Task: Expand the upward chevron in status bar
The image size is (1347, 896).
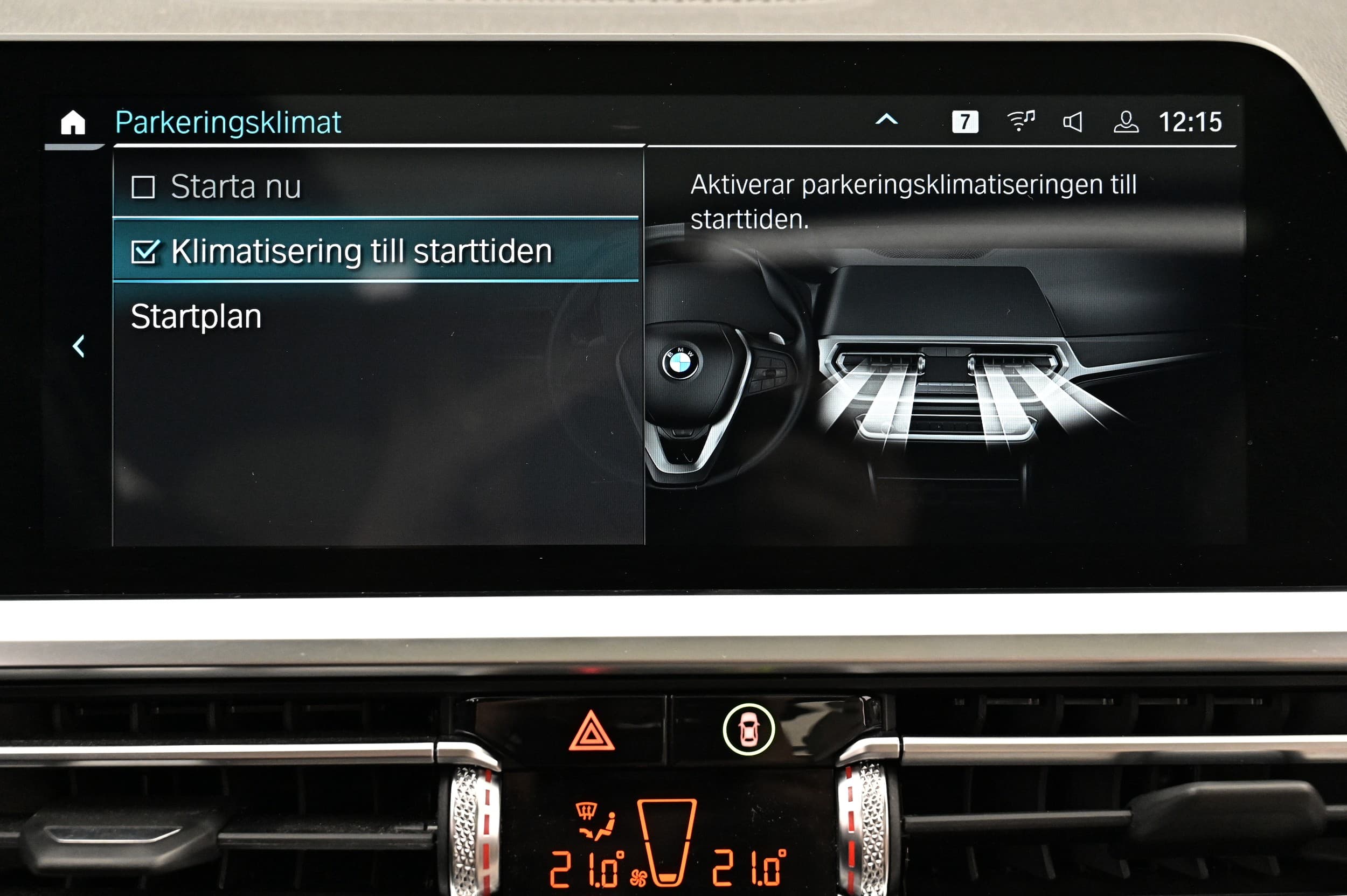Action: tap(886, 120)
